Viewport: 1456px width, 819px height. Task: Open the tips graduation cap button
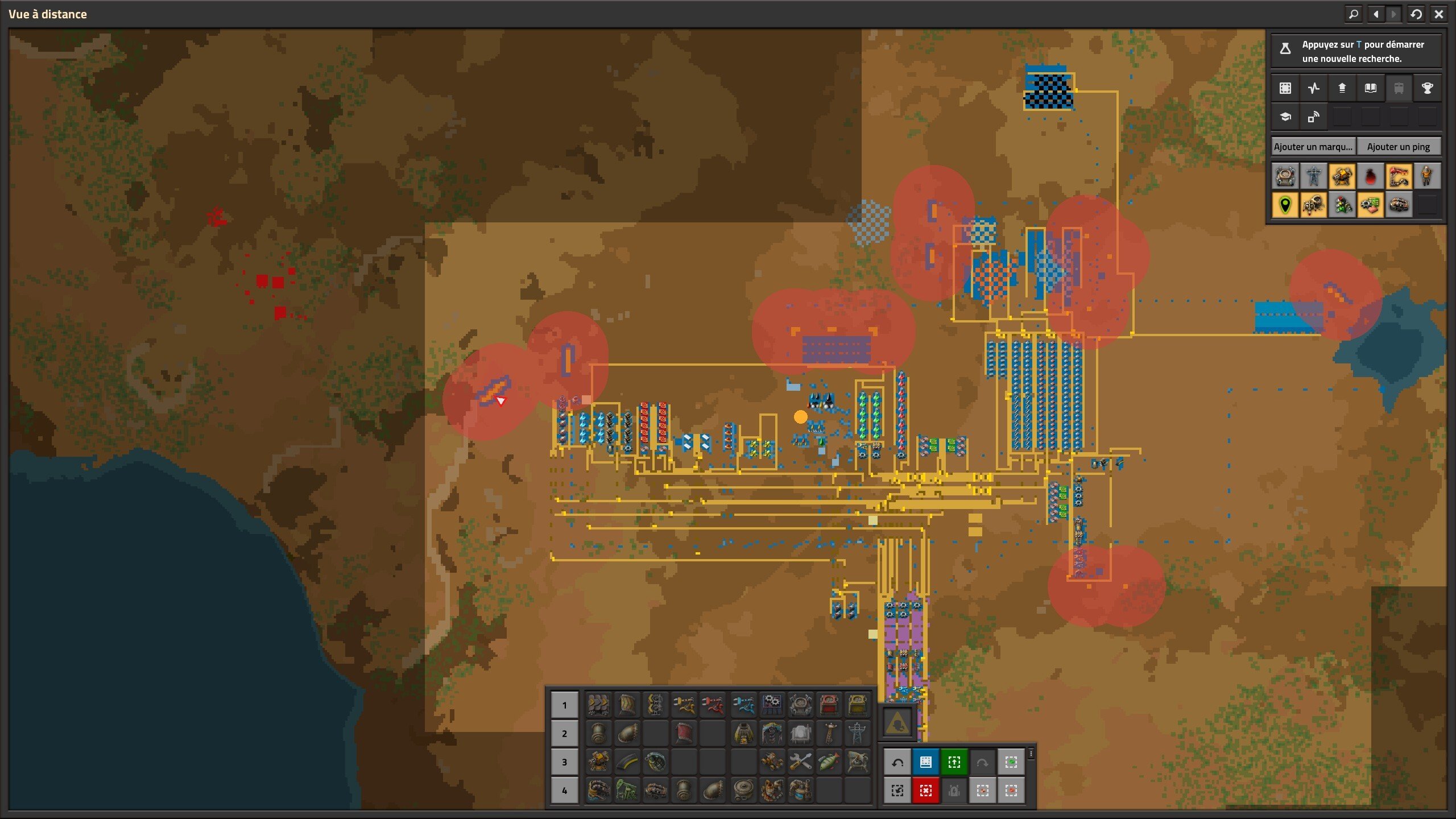tap(1285, 117)
